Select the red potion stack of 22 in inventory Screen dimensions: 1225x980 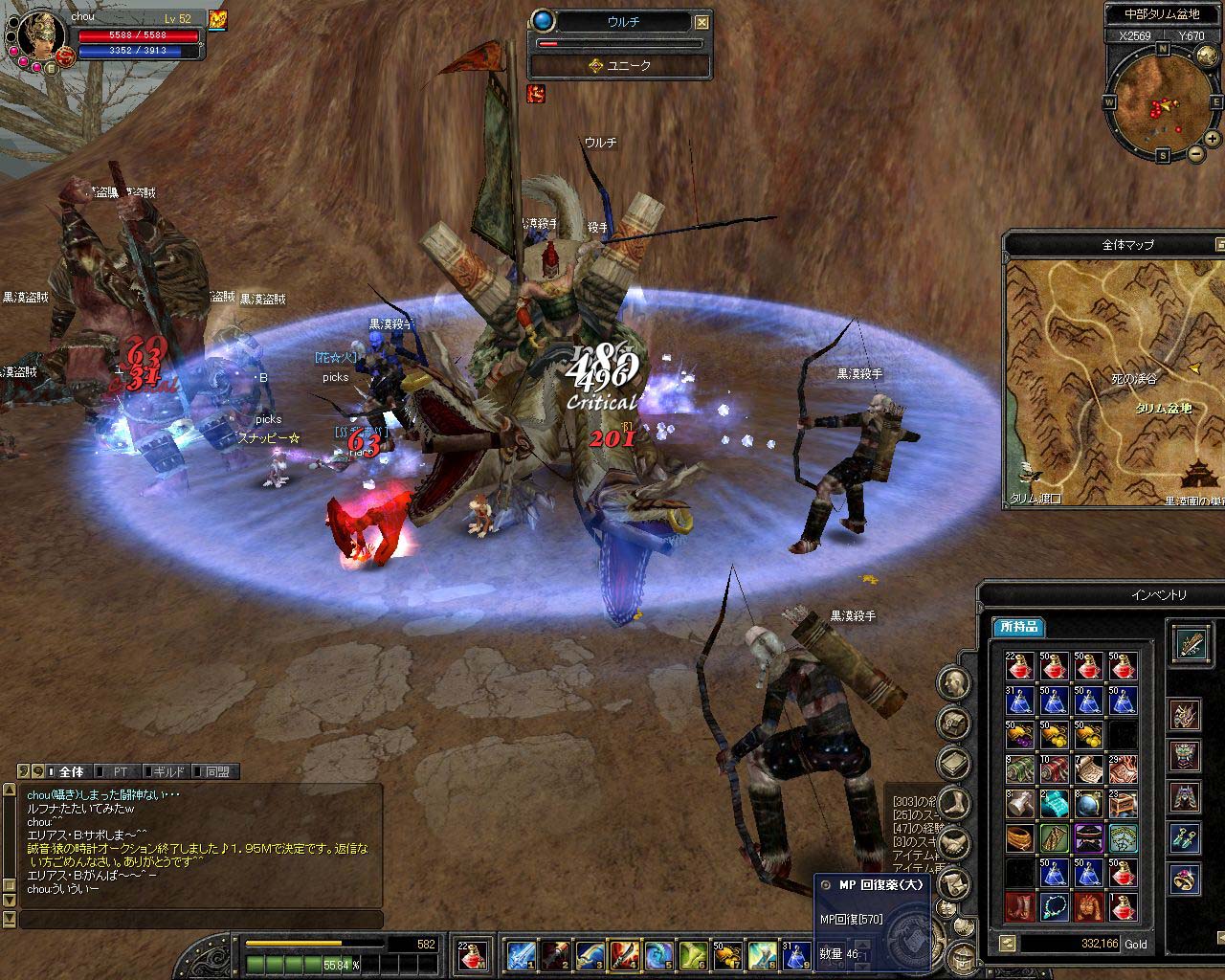coord(1019,666)
